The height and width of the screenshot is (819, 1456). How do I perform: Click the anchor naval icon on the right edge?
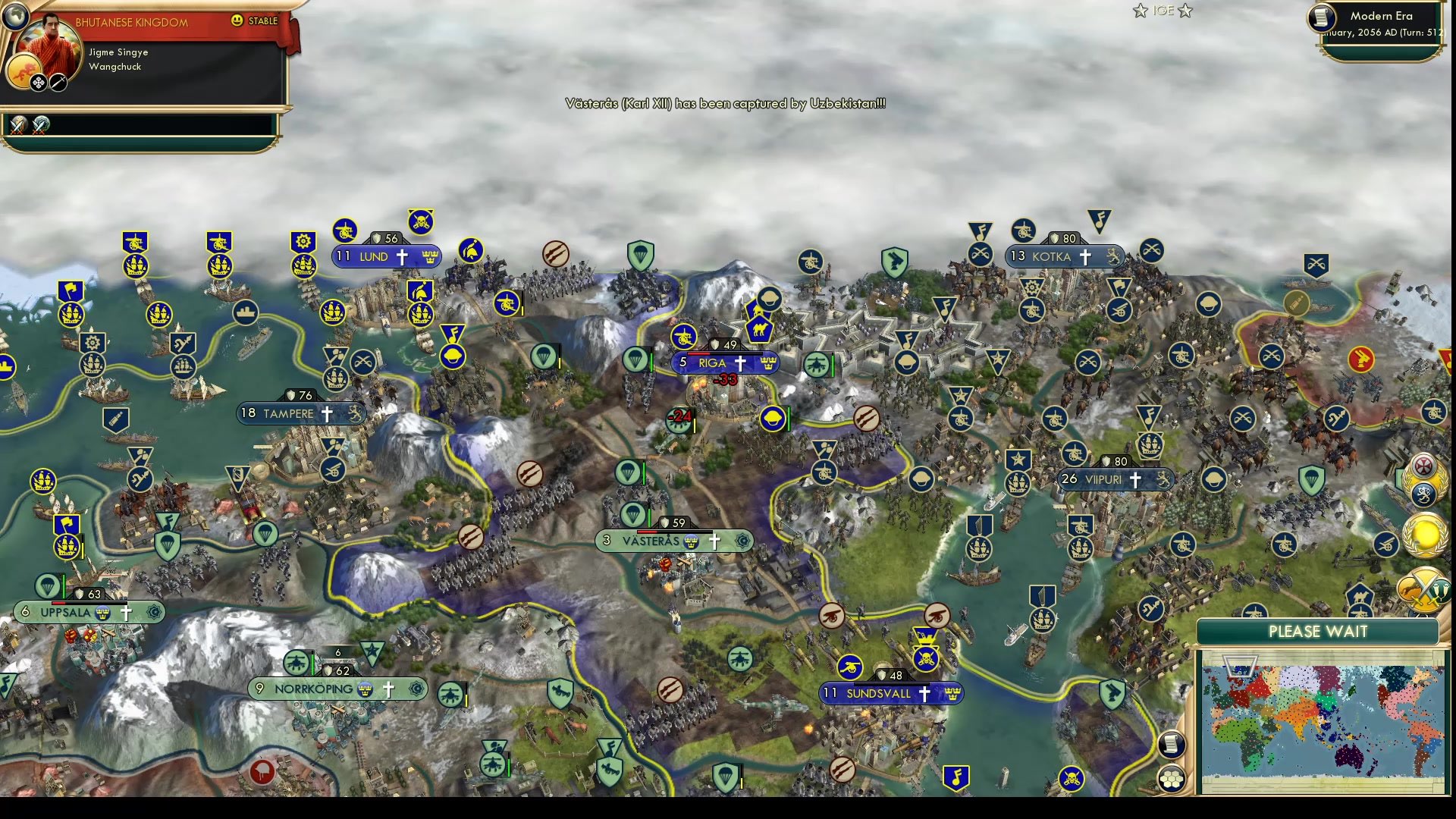[1423, 494]
